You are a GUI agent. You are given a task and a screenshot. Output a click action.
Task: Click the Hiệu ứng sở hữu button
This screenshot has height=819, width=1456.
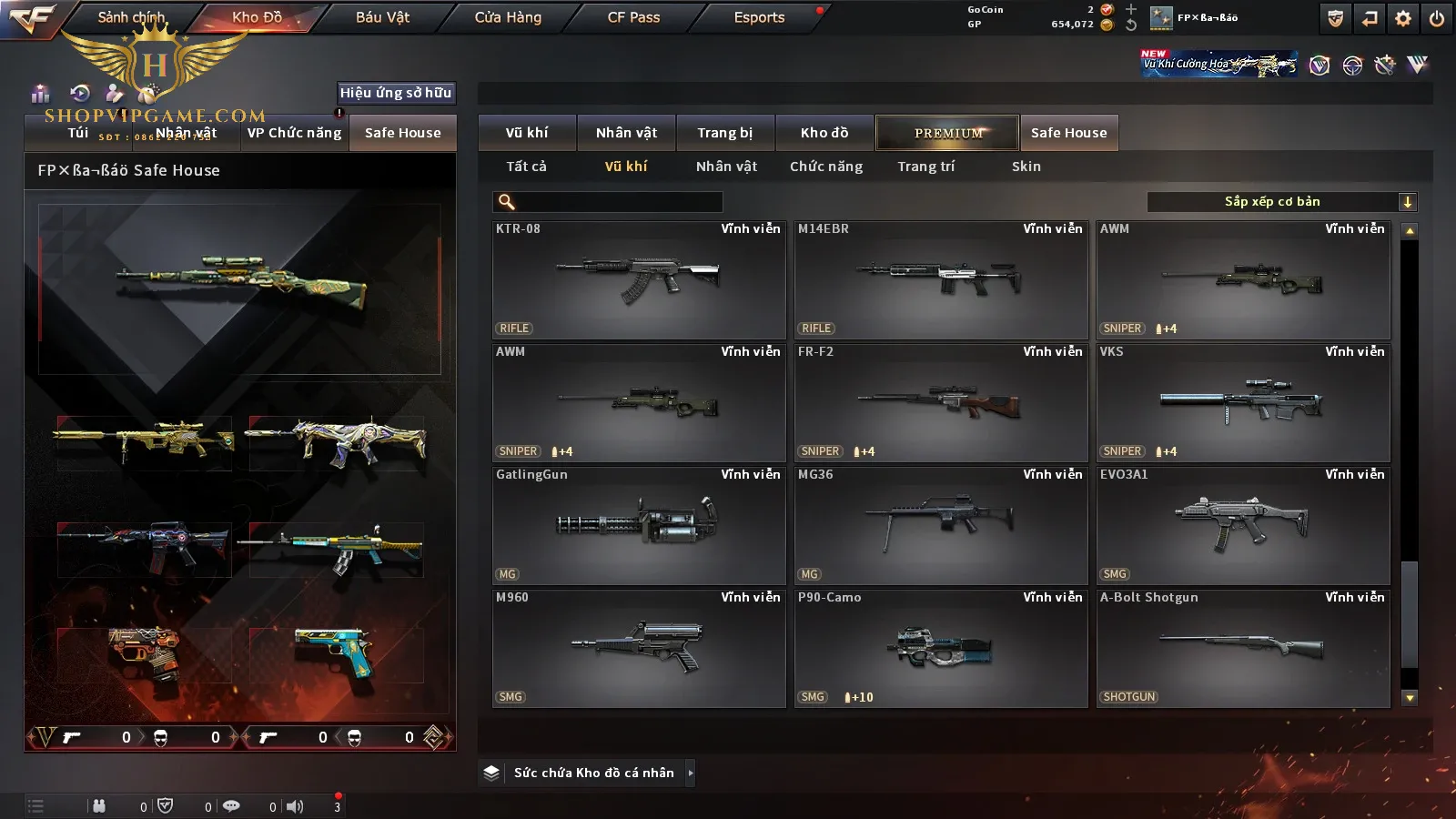coord(396,93)
